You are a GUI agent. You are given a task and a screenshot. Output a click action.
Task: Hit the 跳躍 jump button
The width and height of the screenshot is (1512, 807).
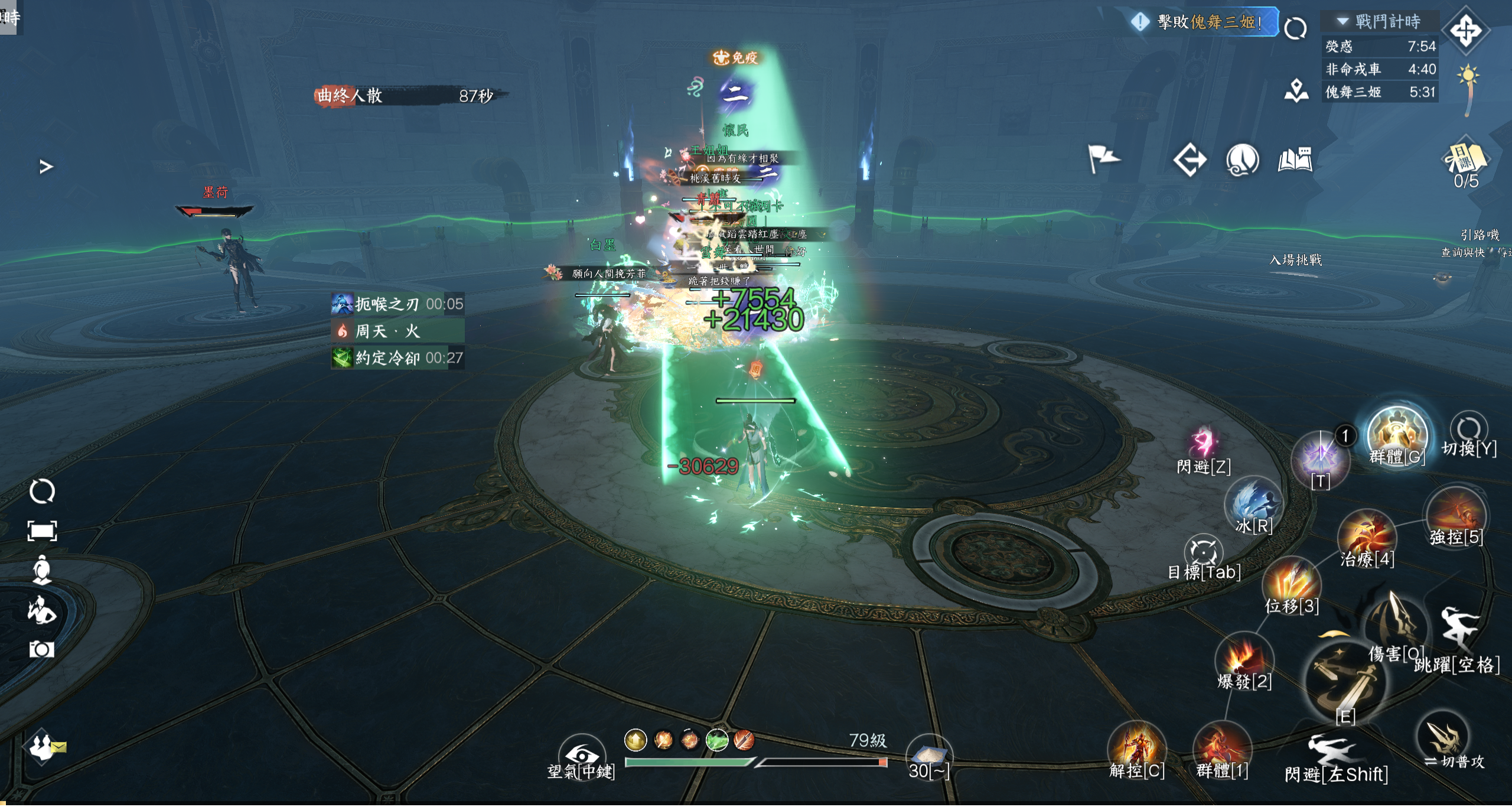[1458, 632]
